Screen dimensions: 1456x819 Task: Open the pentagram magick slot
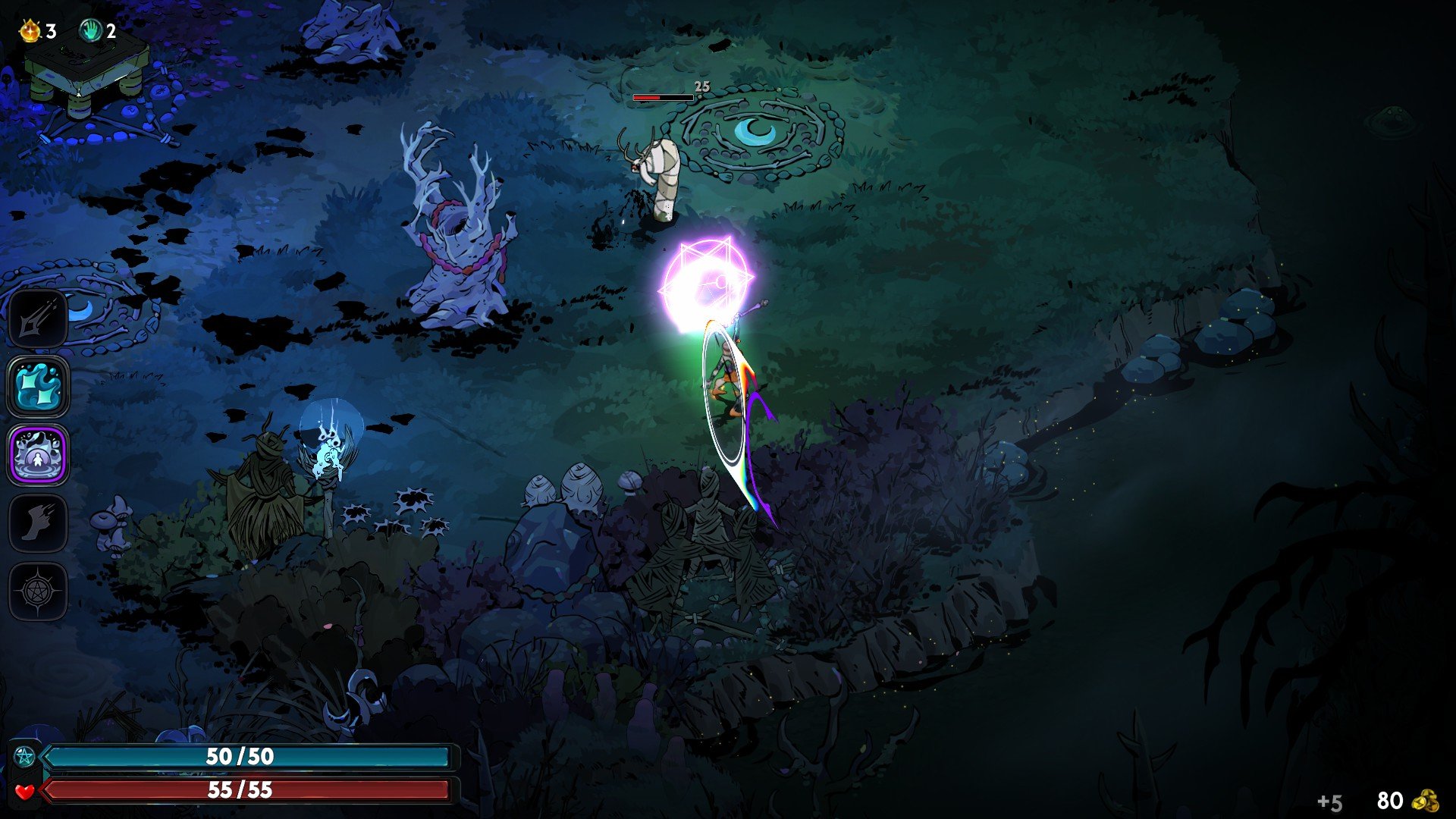pos(38,591)
